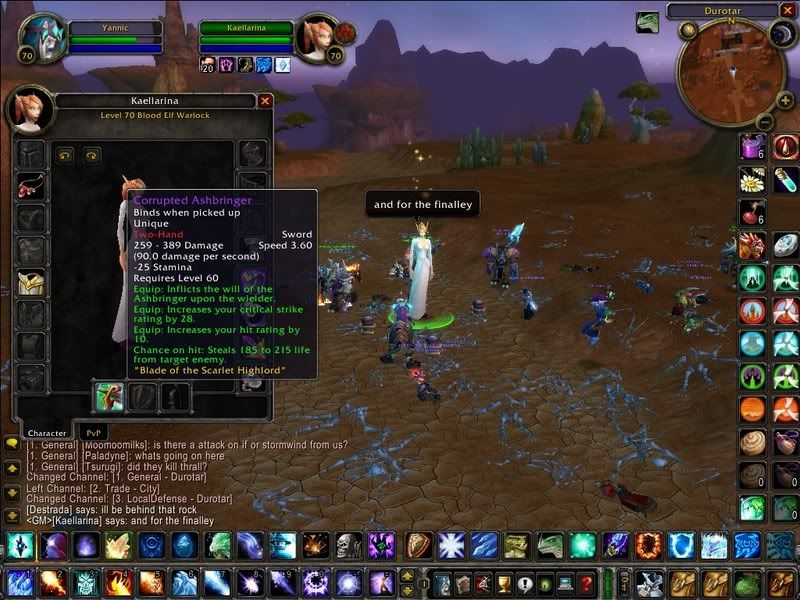Screen dimensions: 800x600
Task: Close the minimap with the X button
Action: [x=790, y=10]
